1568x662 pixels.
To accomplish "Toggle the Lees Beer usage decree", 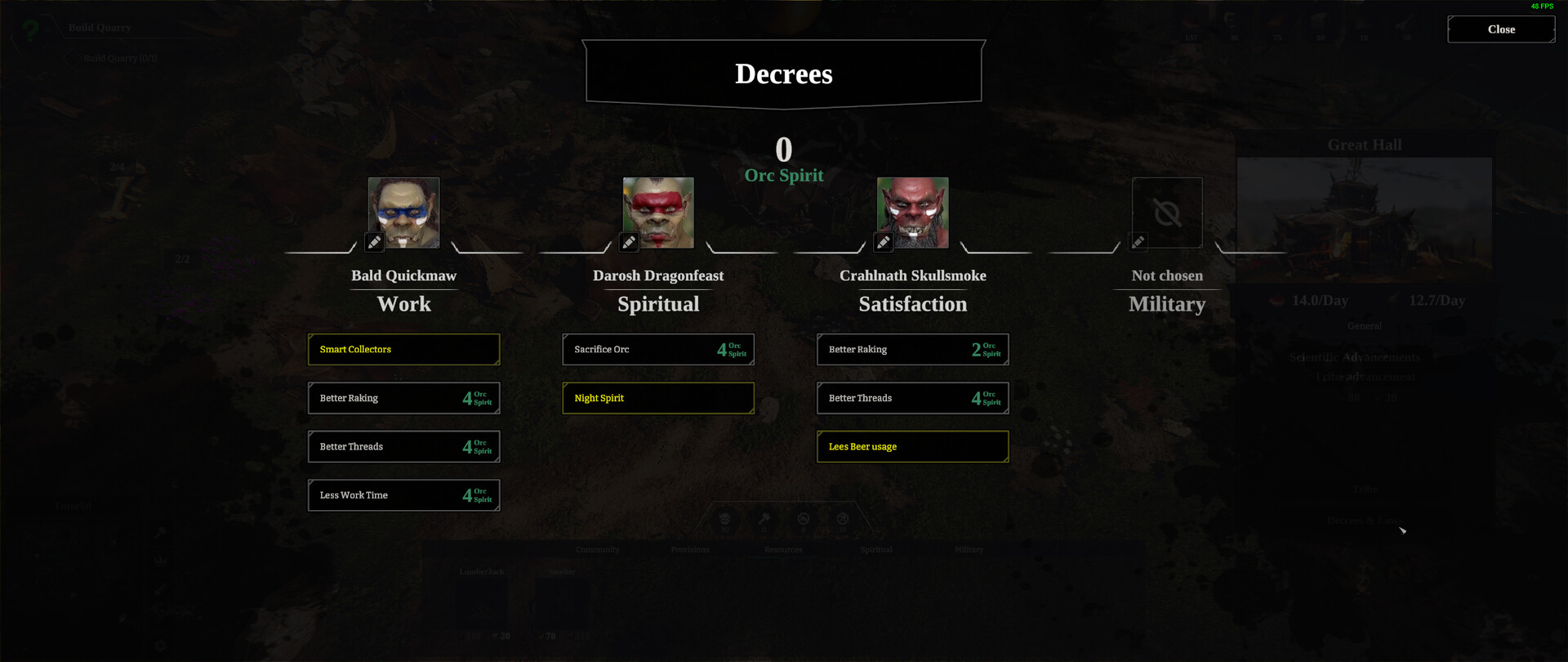I will (912, 446).
